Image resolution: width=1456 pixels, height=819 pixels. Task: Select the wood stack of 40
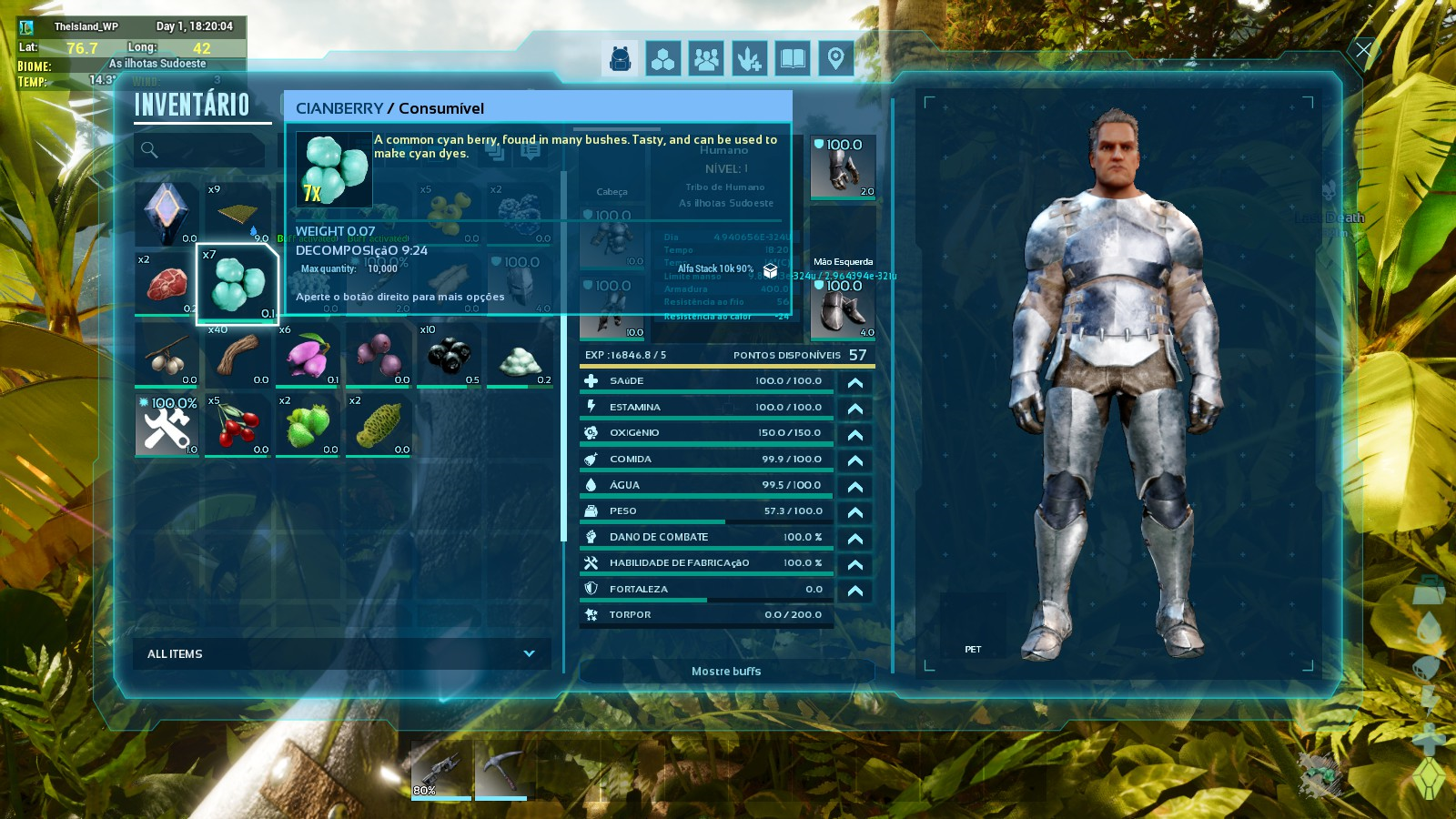(238, 354)
